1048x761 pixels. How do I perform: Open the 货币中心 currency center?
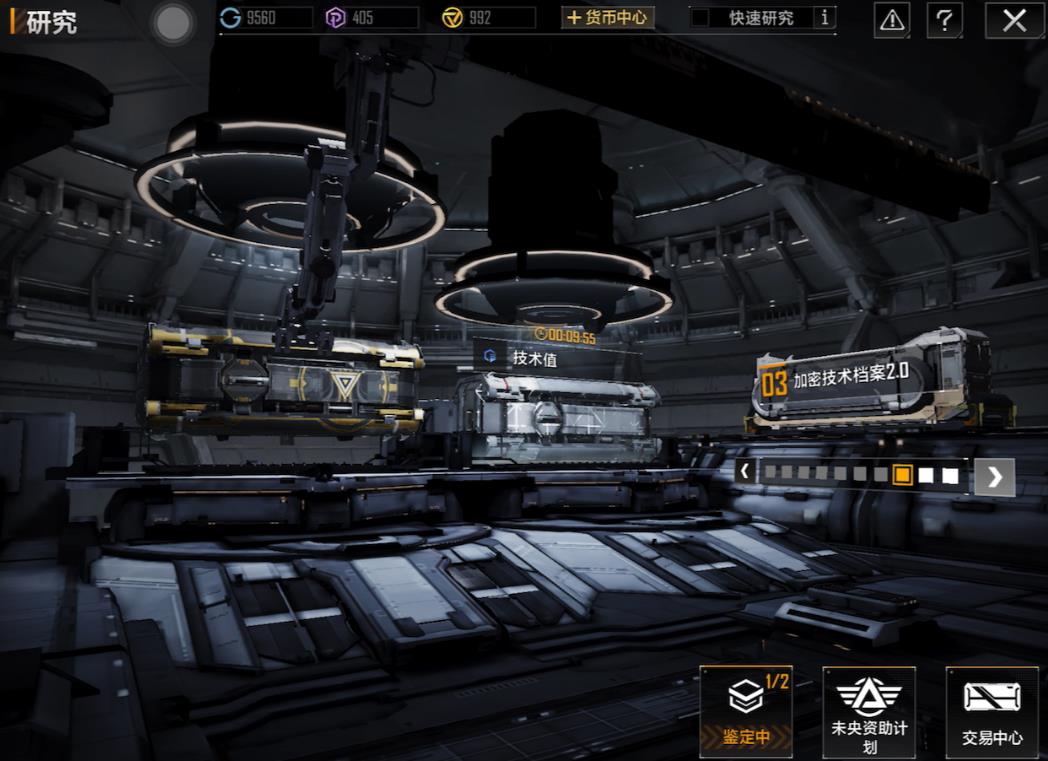pos(607,18)
